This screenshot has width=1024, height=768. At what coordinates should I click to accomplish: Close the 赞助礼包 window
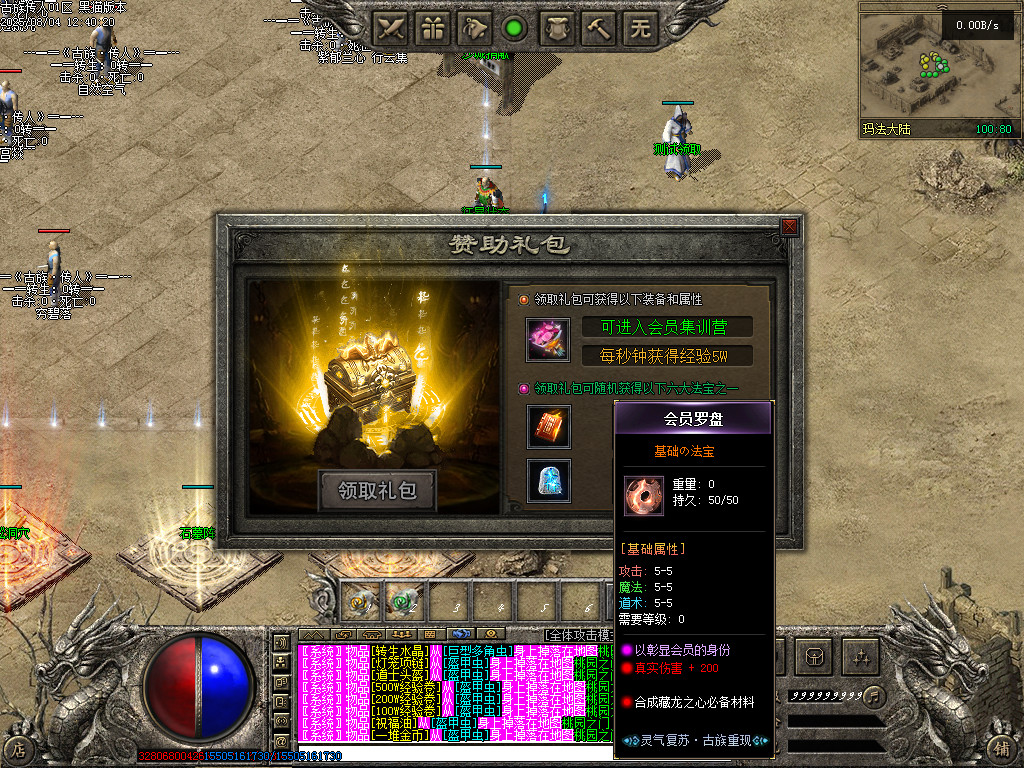pyautogui.click(x=790, y=227)
